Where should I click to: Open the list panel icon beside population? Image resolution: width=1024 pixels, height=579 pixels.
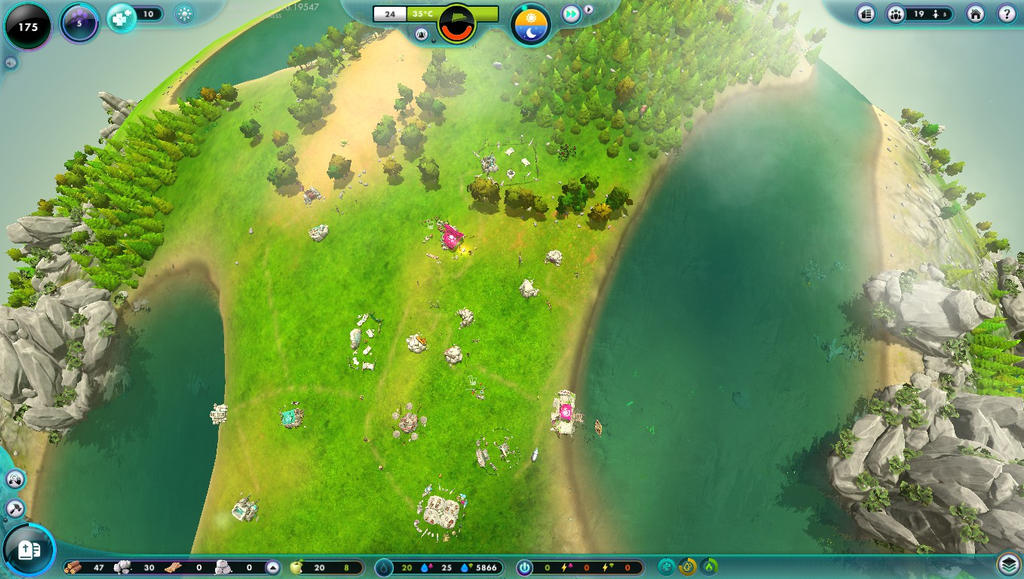pyautogui.click(x=866, y=14)
